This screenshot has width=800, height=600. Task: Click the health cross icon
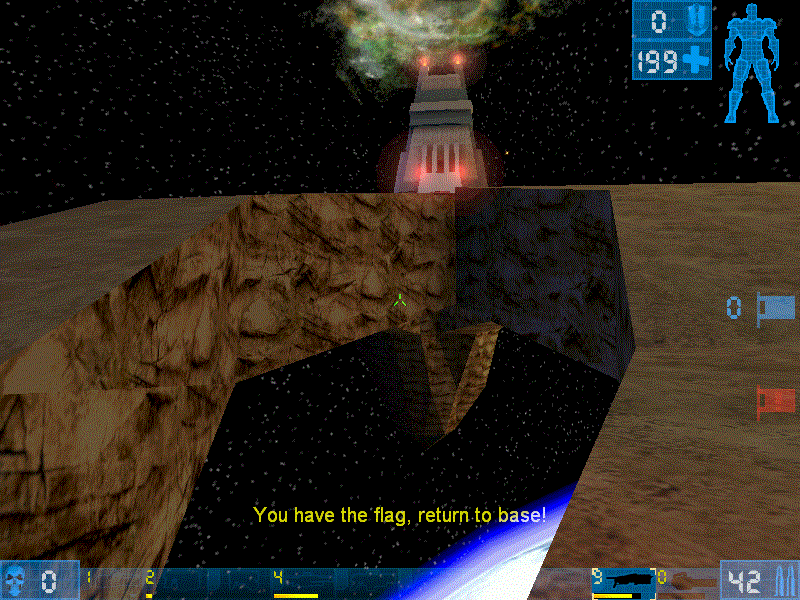(x=696, y=61)
